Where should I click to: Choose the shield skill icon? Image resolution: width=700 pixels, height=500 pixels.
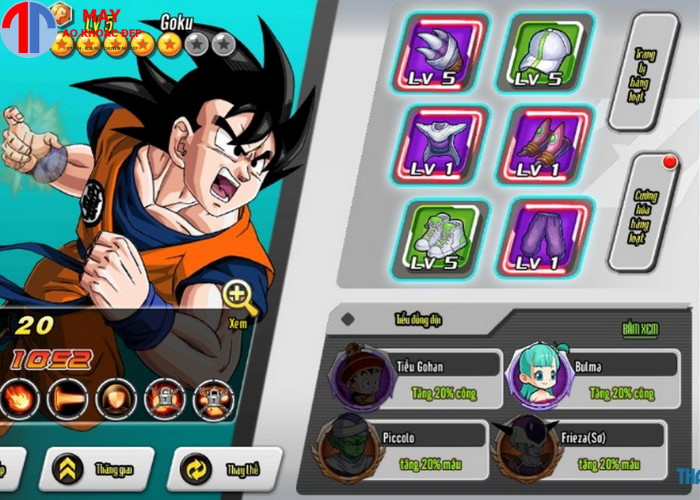tap(115, 400)
